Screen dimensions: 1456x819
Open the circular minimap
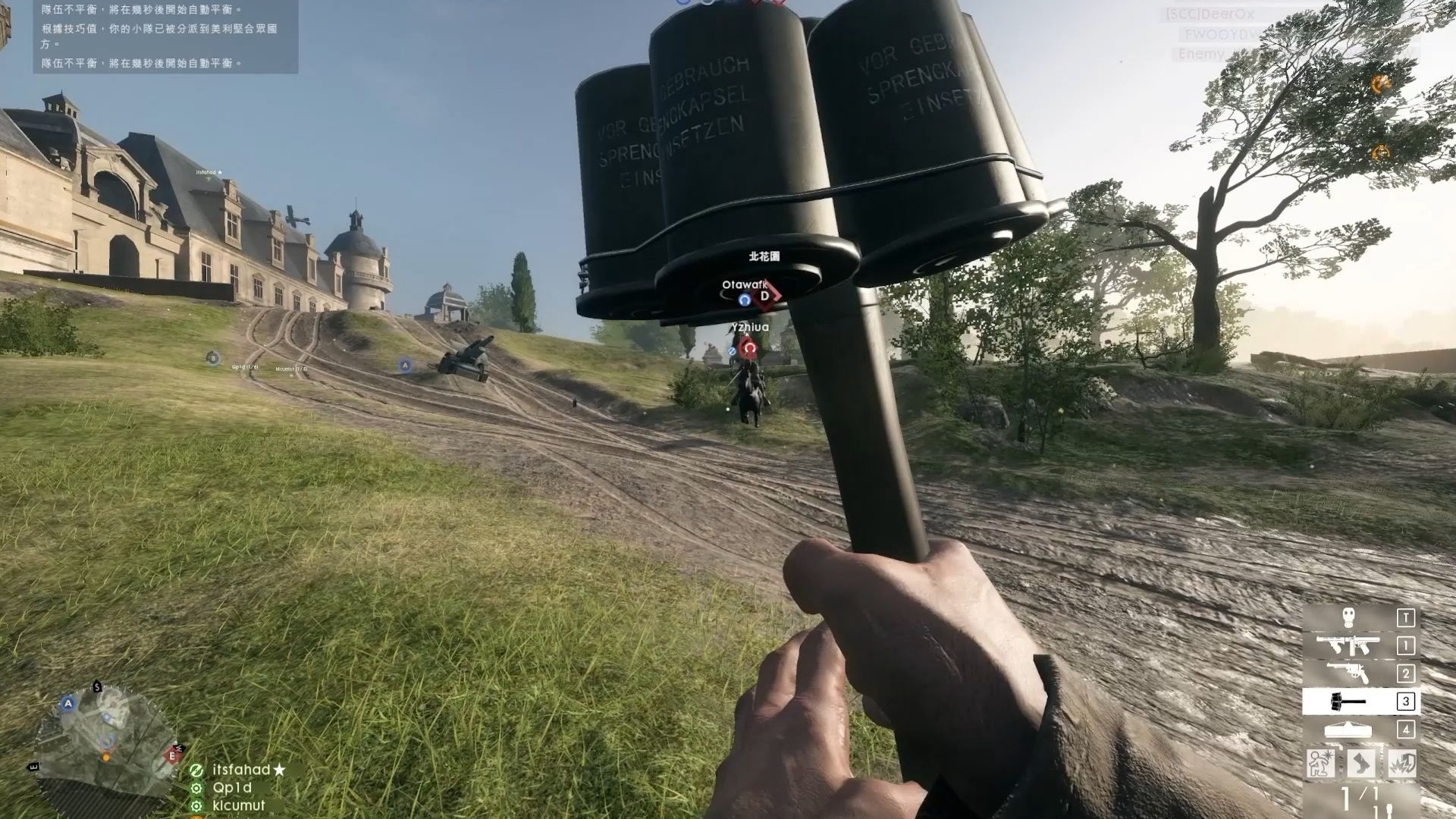[105, 739]
